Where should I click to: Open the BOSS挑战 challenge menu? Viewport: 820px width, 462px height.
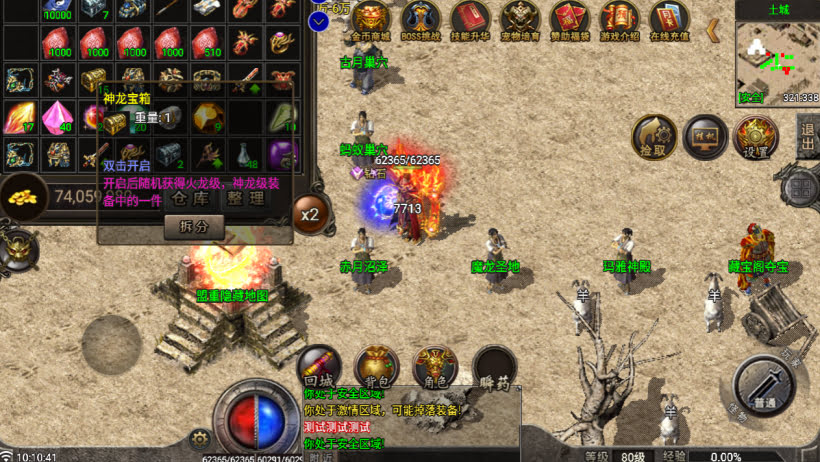[x=420, y=20]
